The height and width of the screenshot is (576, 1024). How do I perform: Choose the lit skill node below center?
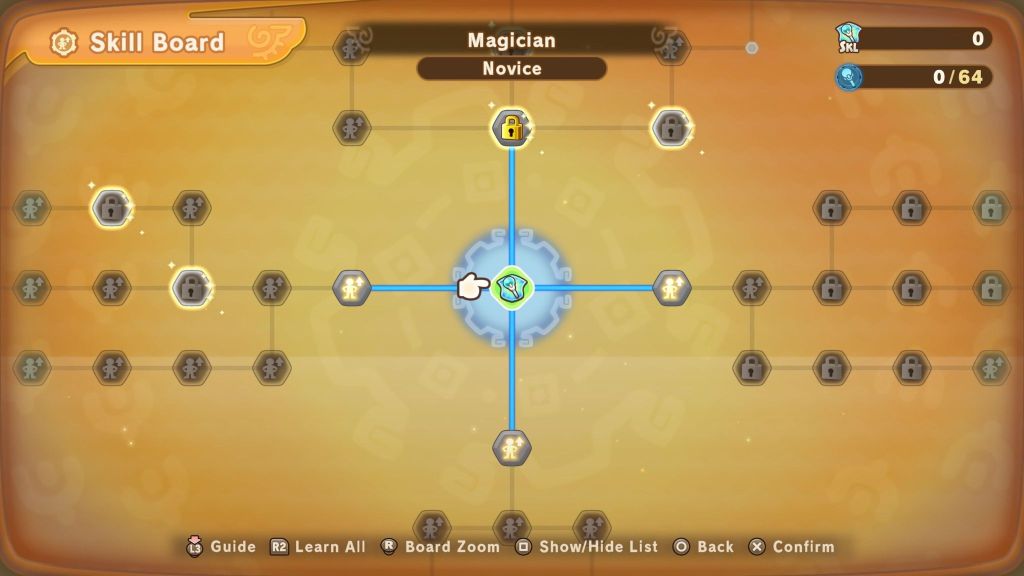[x=511, y=447]
